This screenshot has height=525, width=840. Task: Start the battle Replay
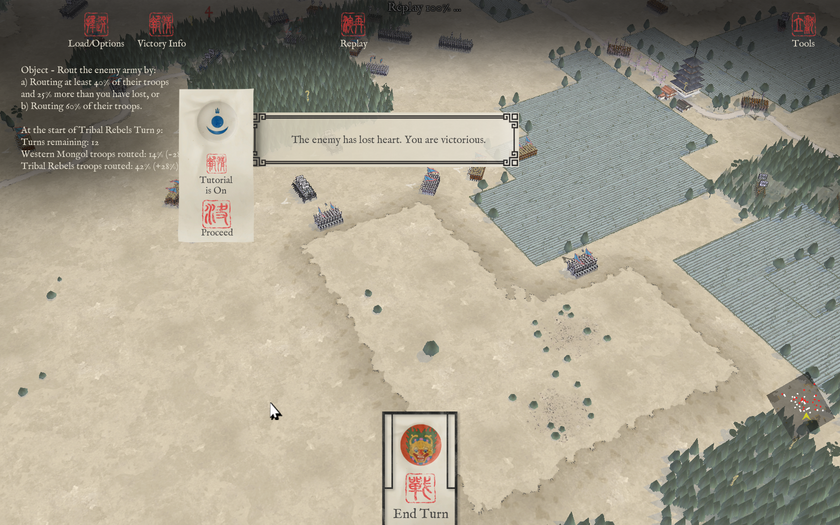point(353,29)
